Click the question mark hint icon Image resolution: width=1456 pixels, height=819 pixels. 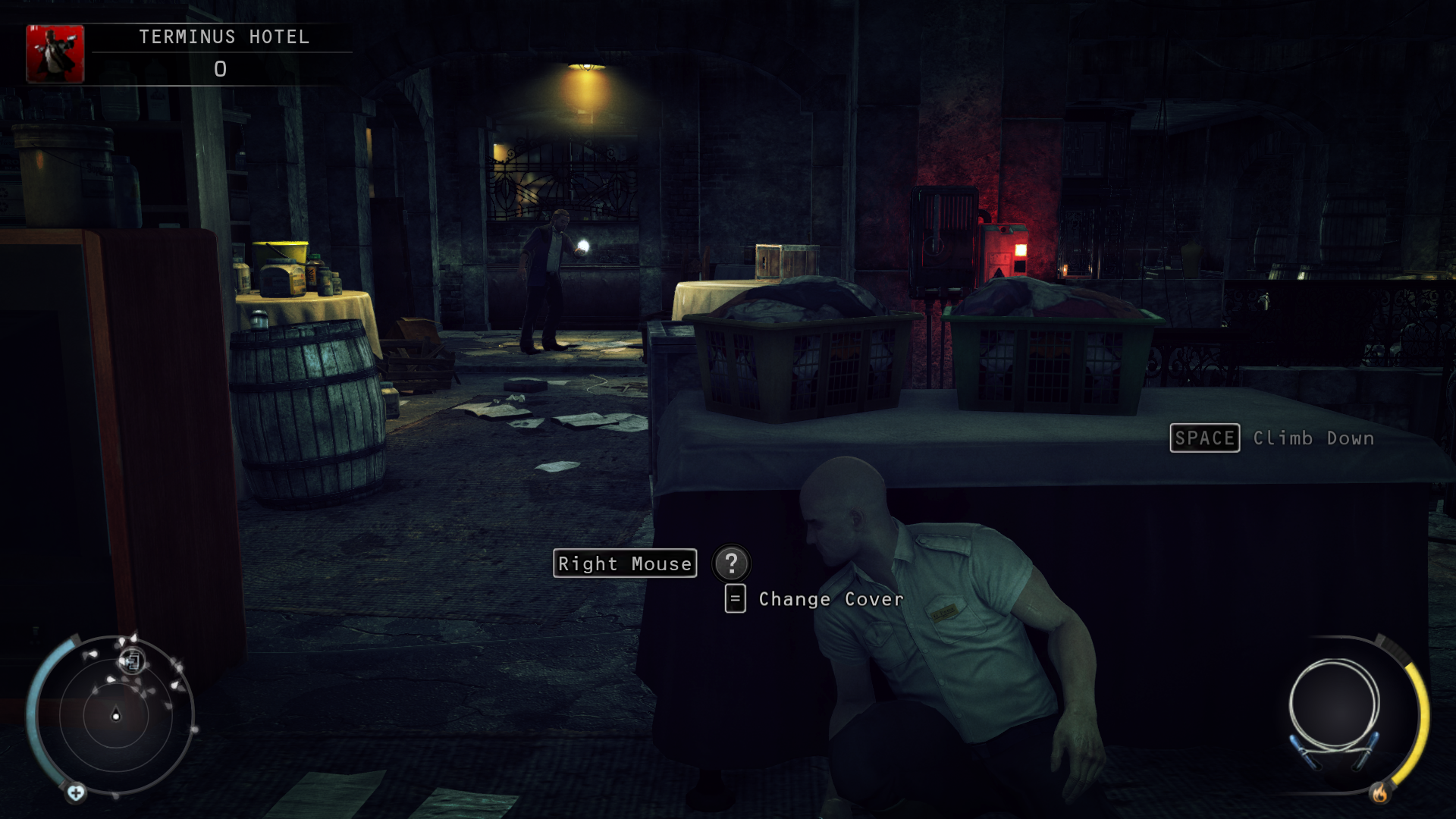pyautogui.click(x=731, y=563)
